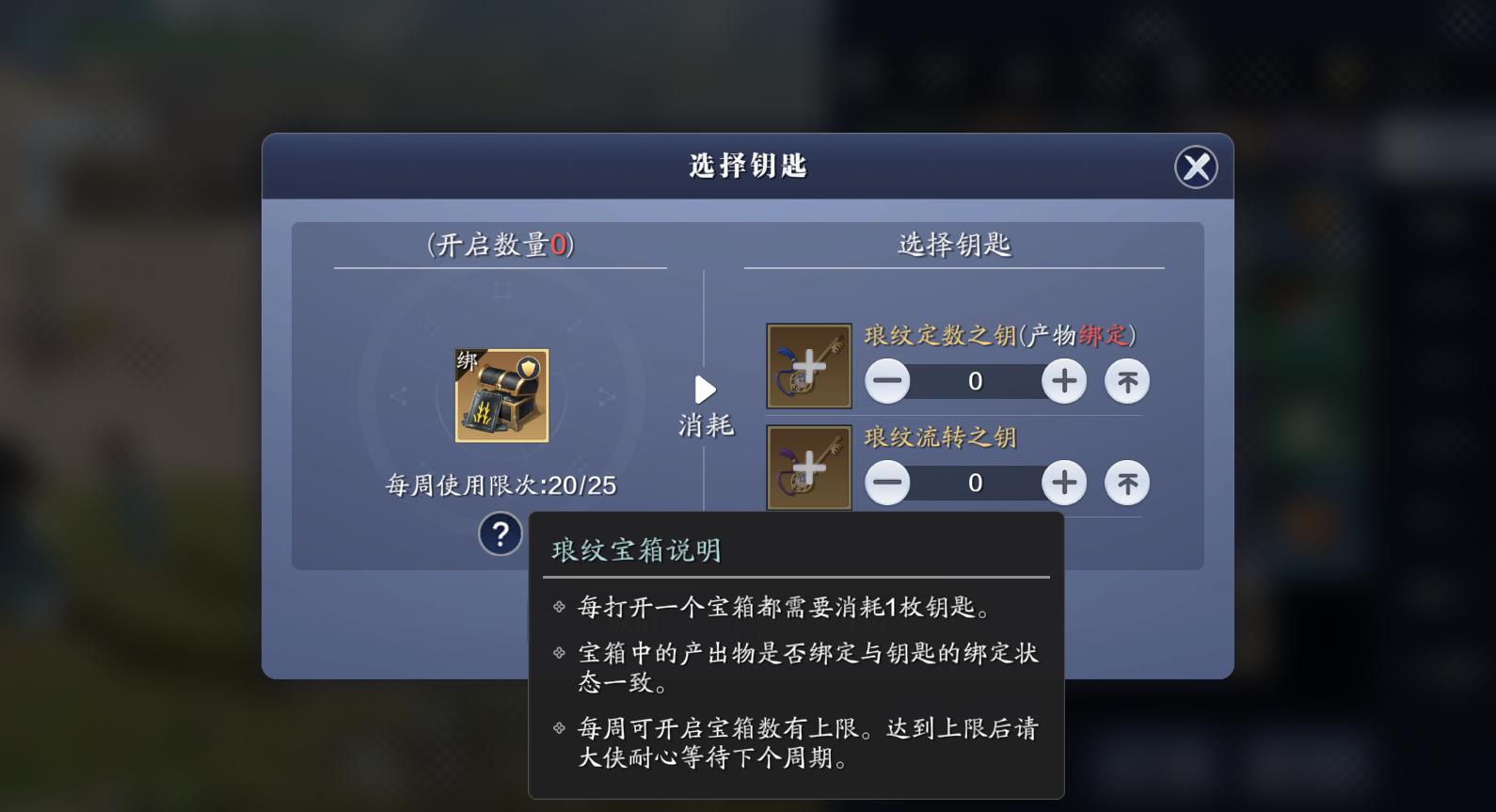Click the 琅纹定数之钥 key item icon
The image size is (1496, 812).
click(x=807, y=365)
